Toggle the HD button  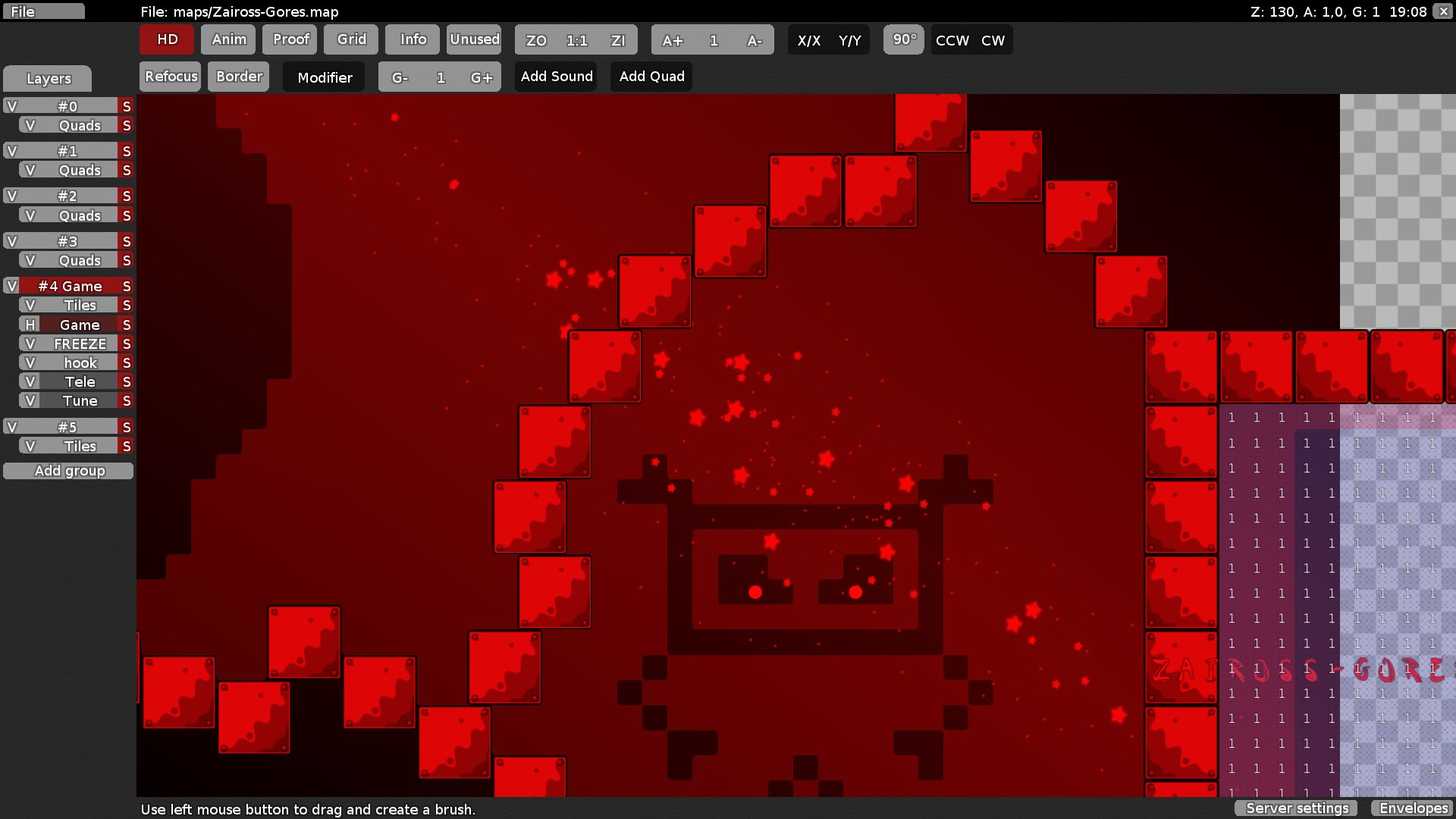tap(167, 39)
